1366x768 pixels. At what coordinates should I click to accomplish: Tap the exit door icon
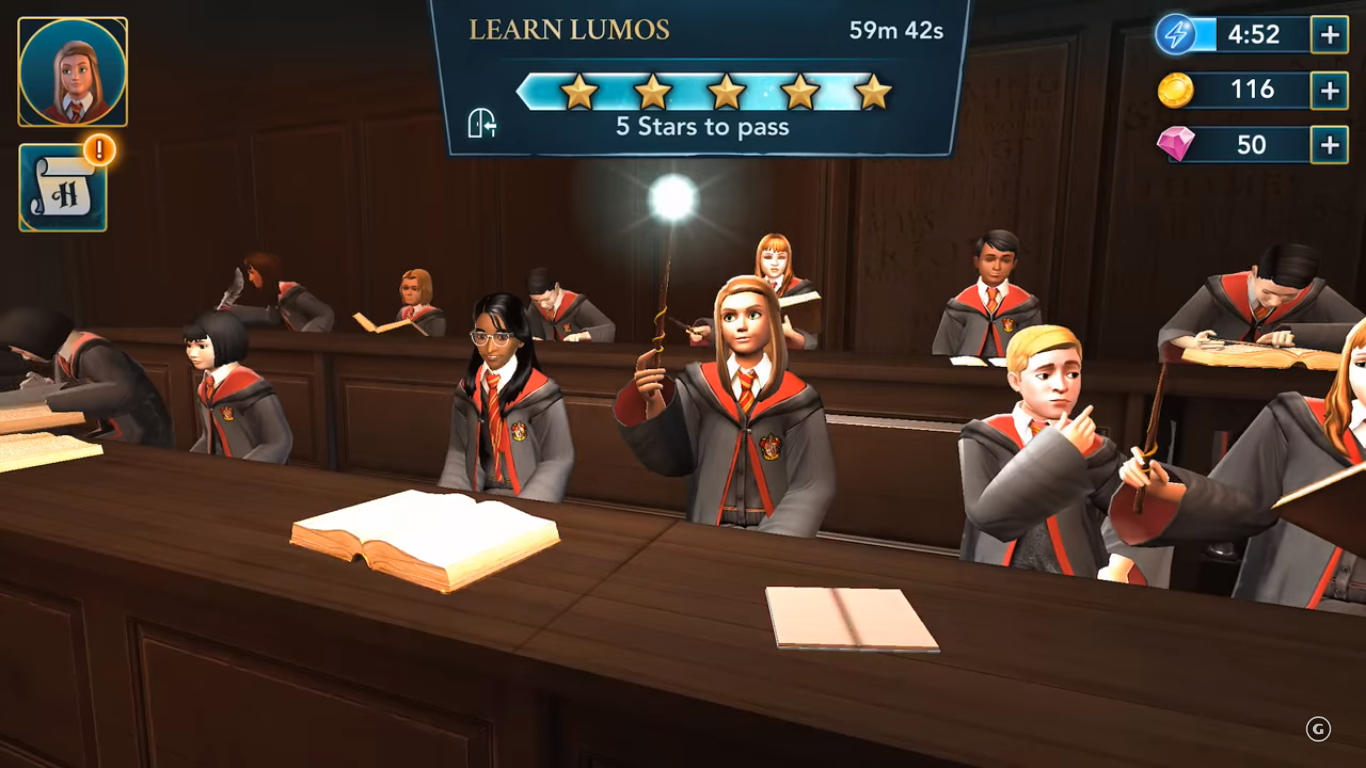[483, 124]
